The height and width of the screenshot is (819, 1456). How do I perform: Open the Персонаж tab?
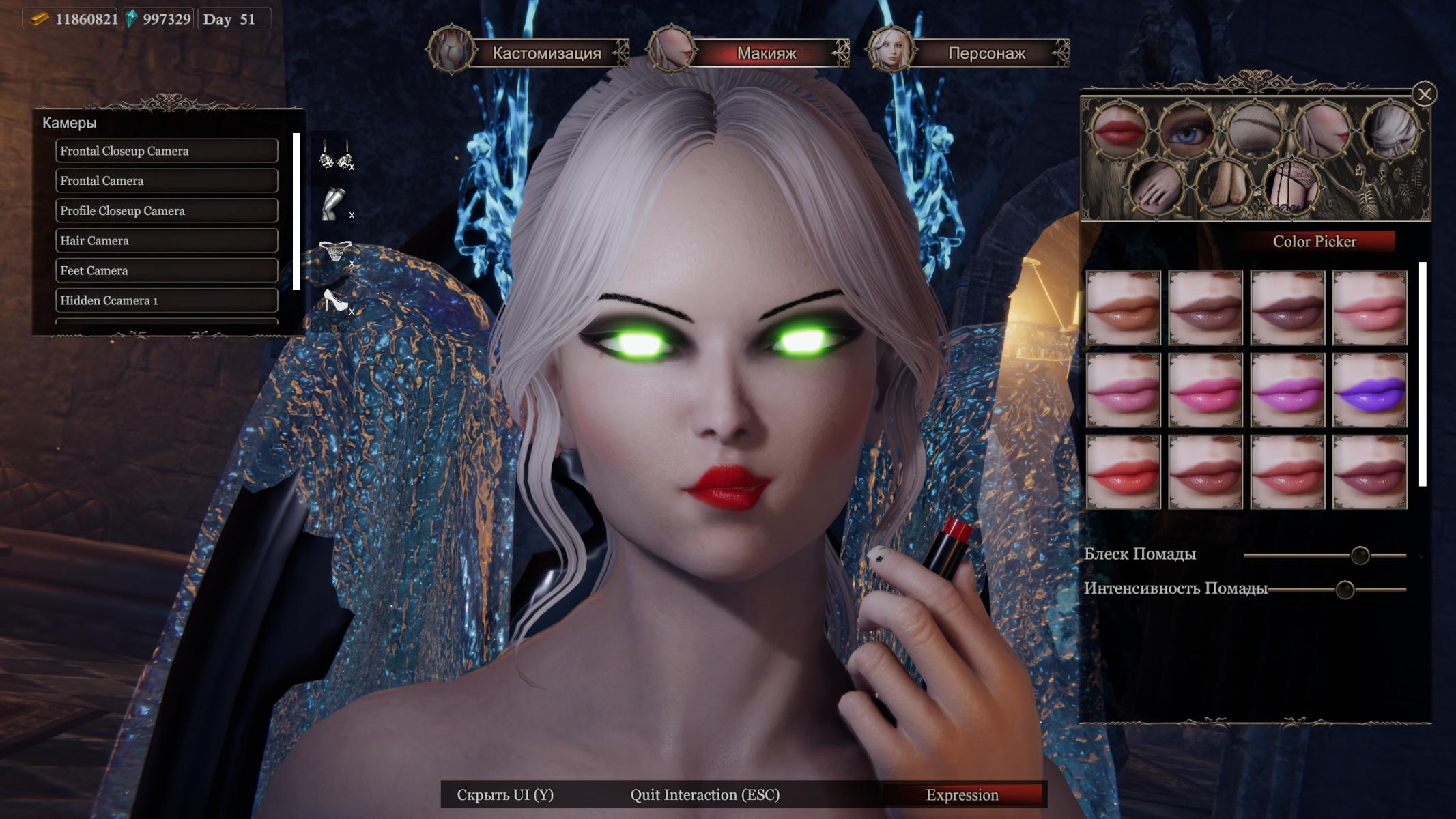986,53
